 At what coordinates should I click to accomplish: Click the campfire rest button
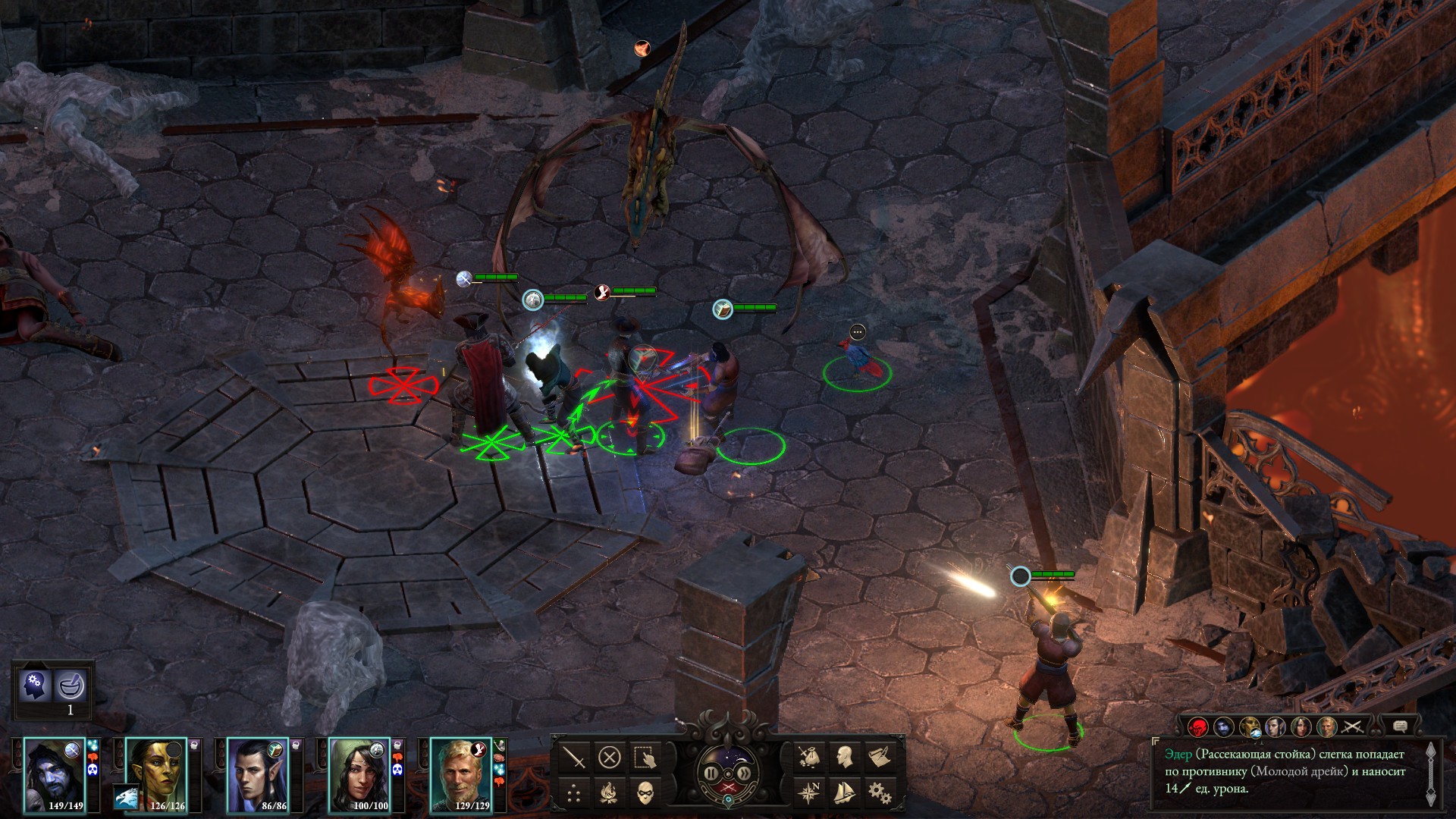tap(610, 793)
